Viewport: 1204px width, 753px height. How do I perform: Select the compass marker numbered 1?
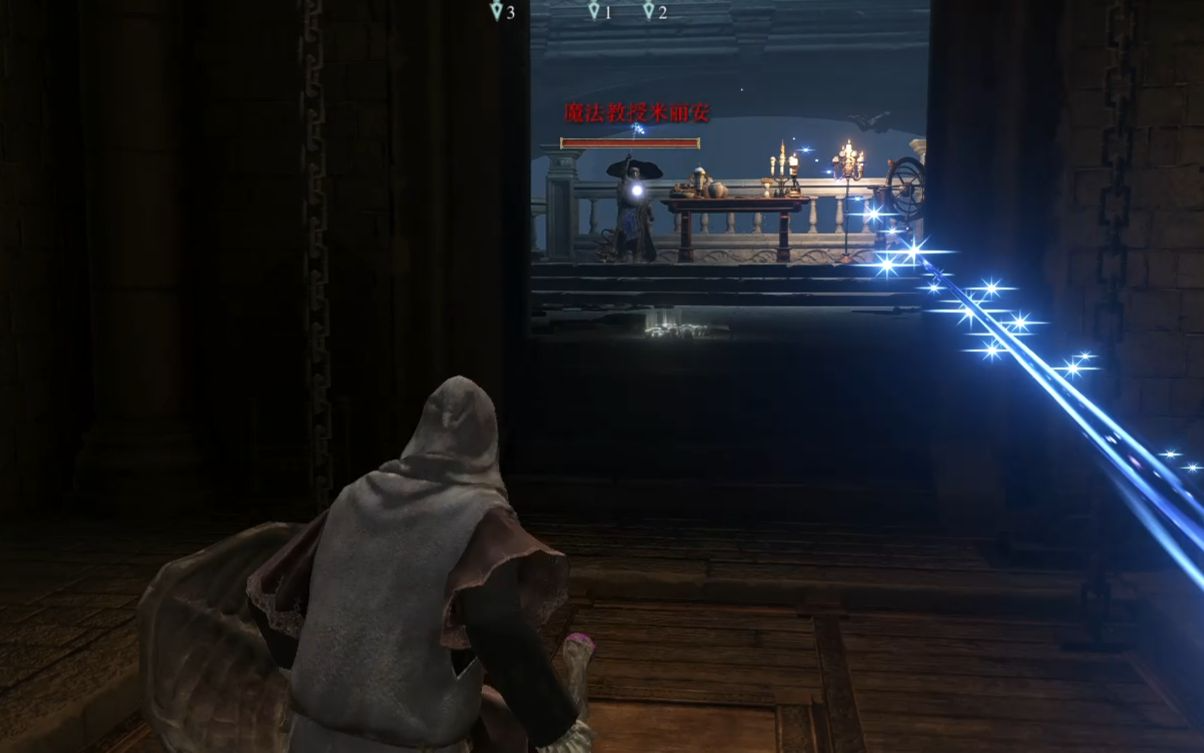(x=594, y=11)
